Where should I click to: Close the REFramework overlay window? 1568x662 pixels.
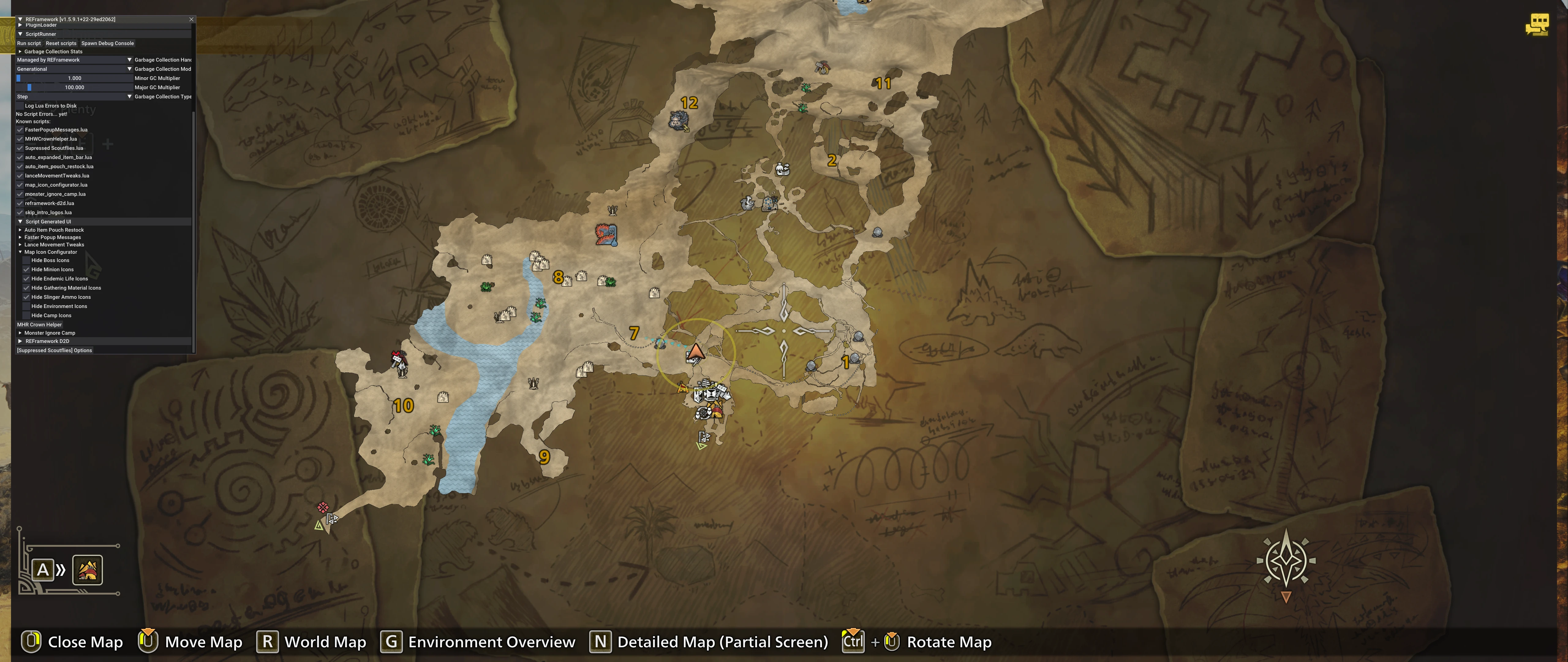coord(191,20)
